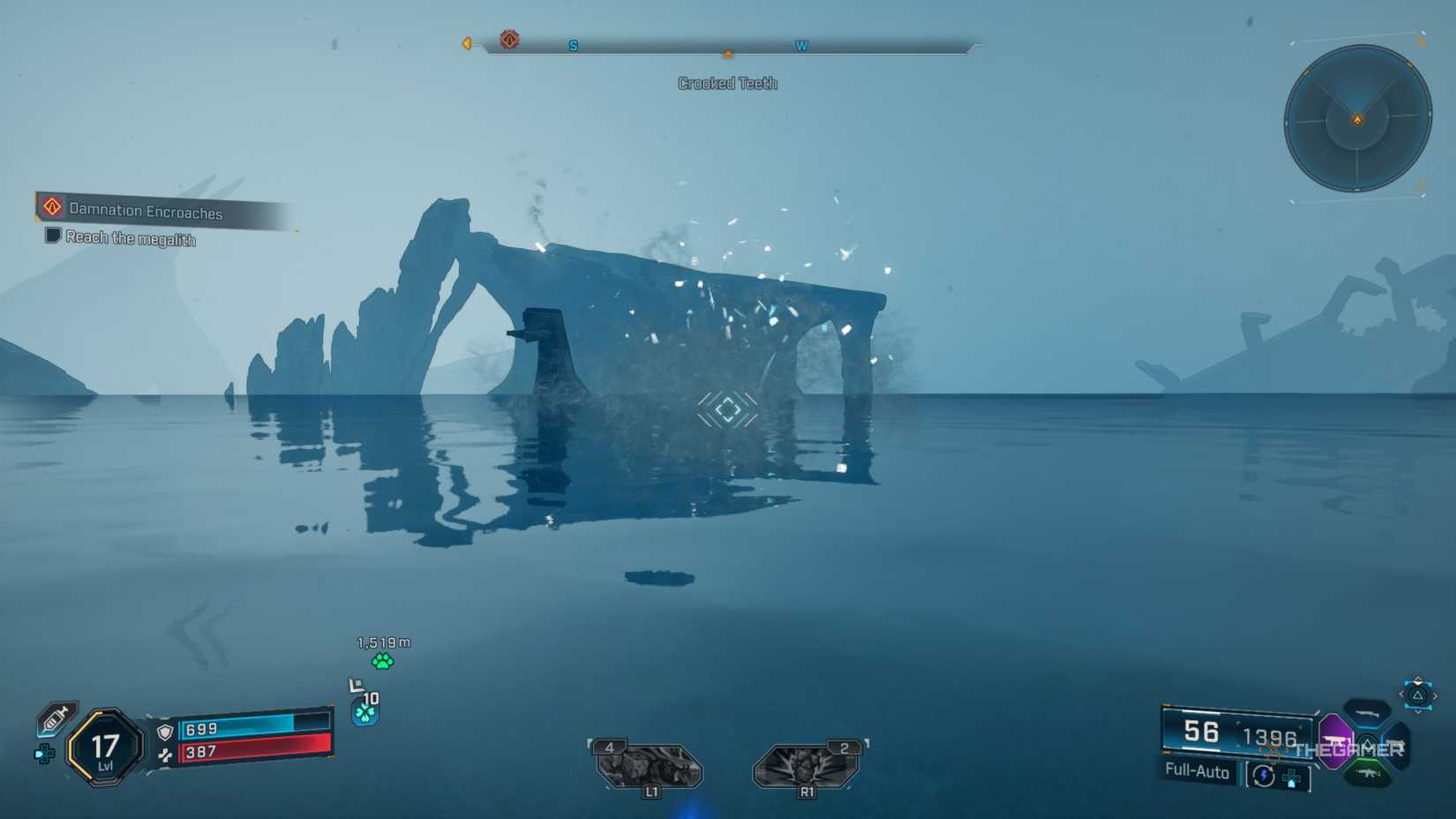1456x819 pixels.
Task: Click the shotgun slot in the weapon wheel
Action: (1365, 714)
